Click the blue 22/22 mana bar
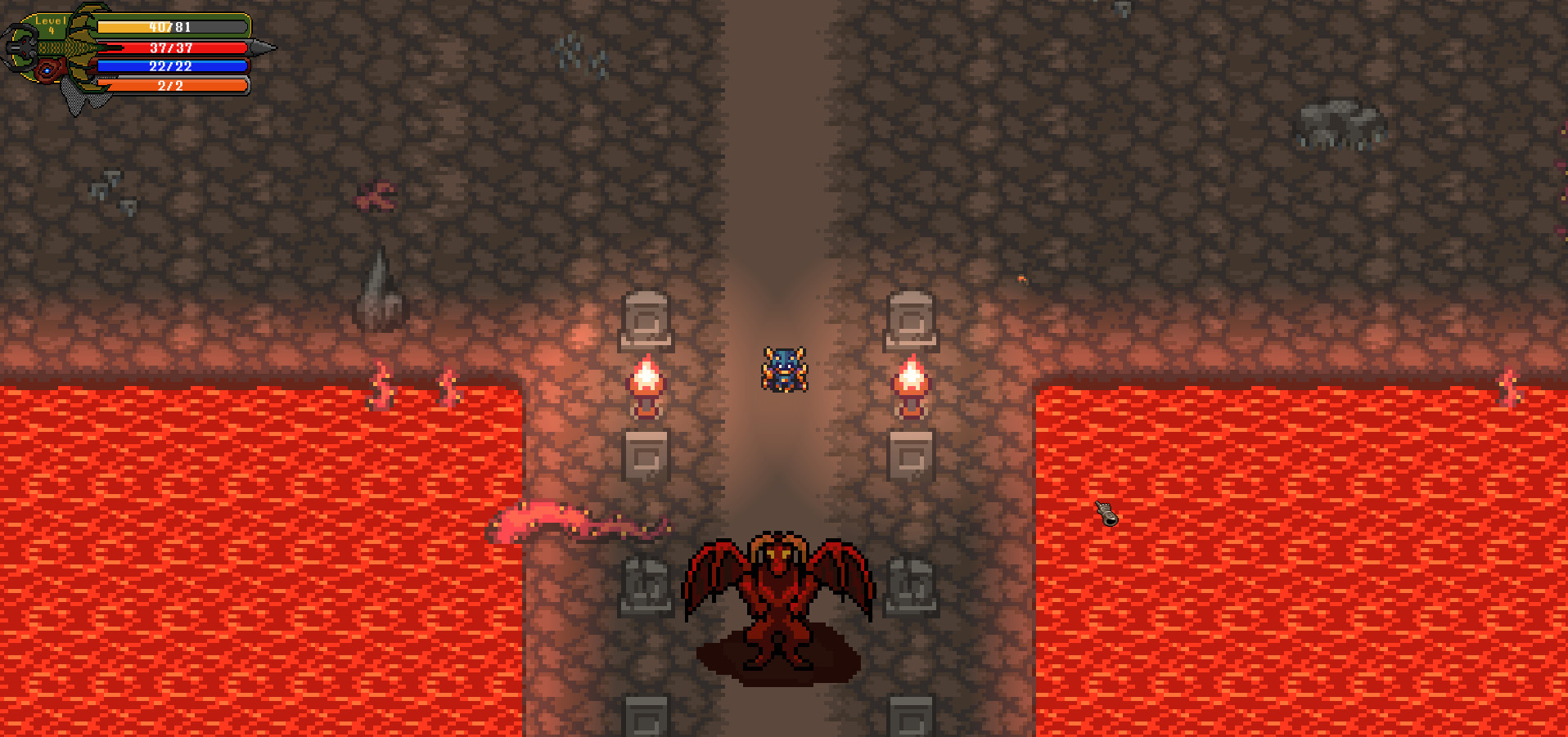The width and height of the screenshot is (1568, 737). click(172, 66)
